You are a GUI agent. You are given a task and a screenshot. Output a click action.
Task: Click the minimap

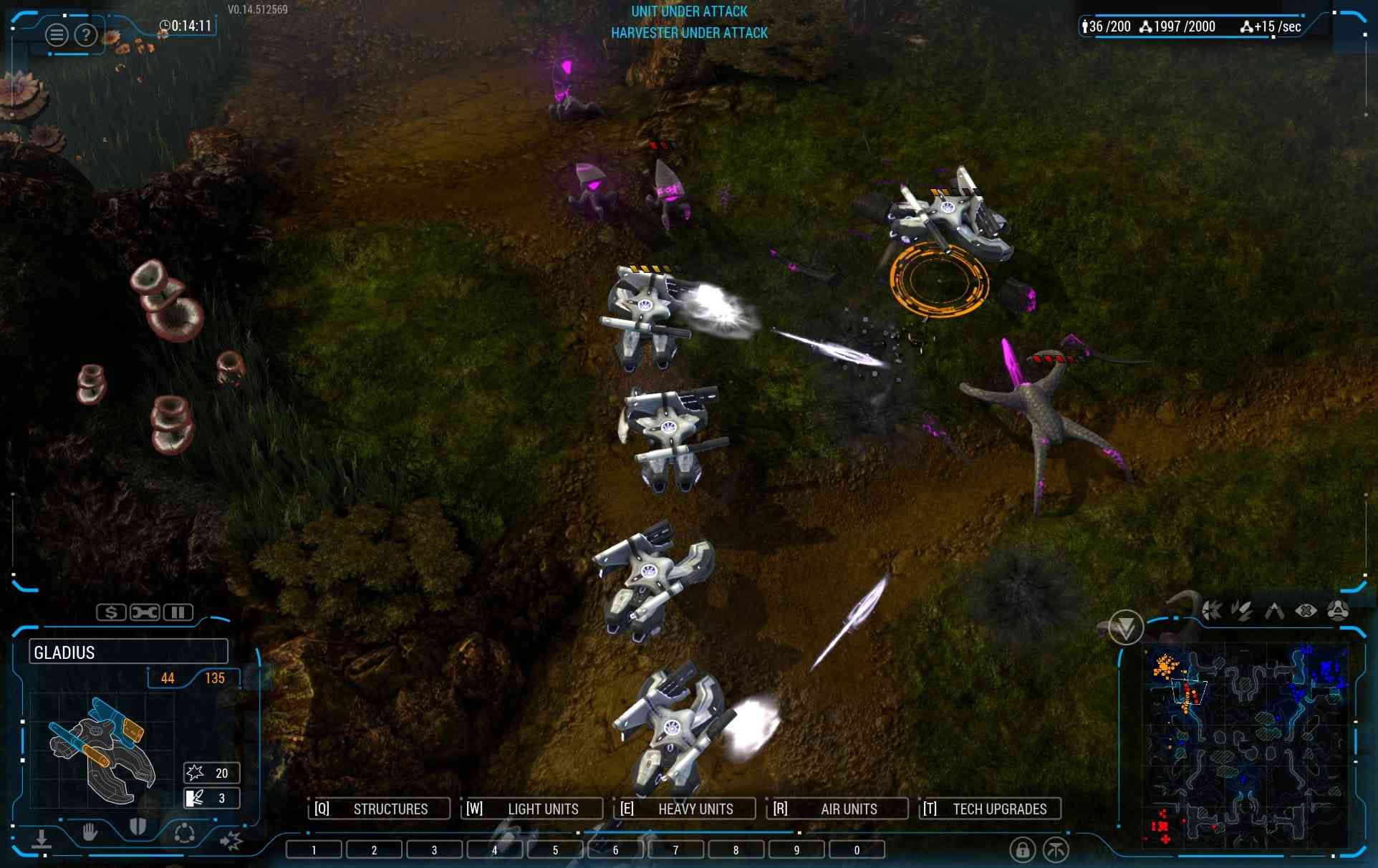pos(1246,745)
